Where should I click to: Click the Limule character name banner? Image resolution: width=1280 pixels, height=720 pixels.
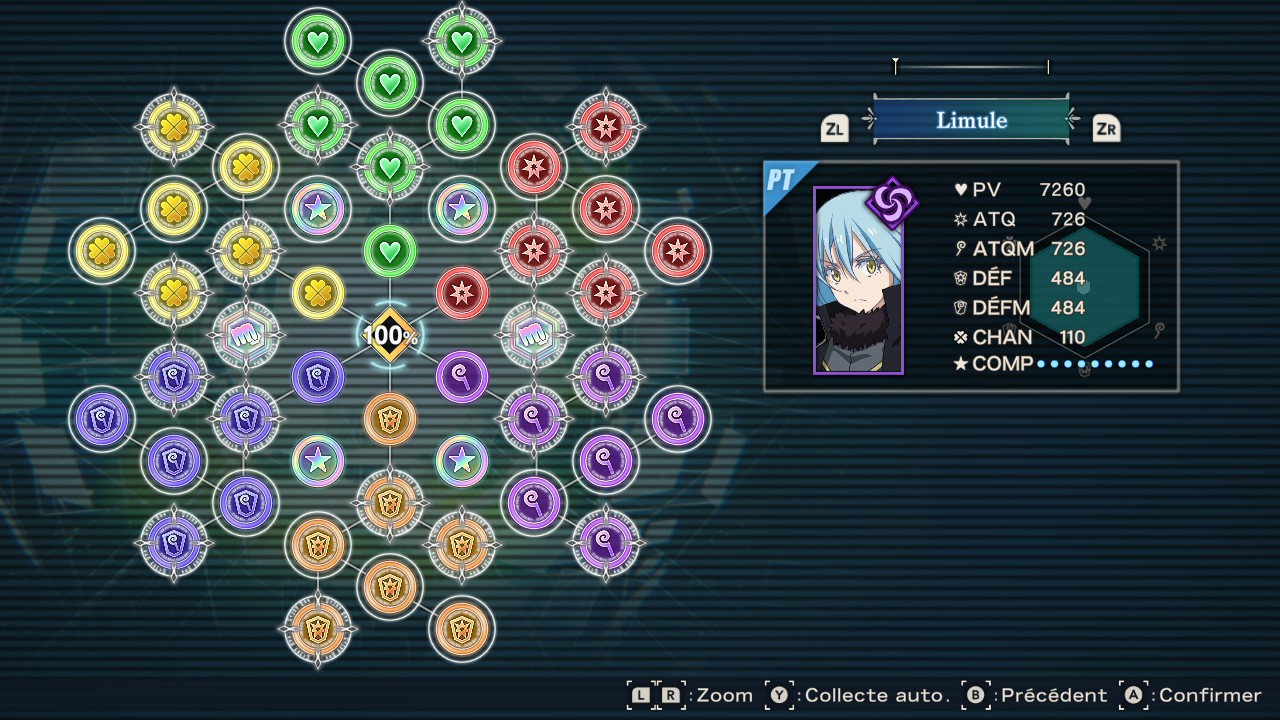tap(971, 120)
